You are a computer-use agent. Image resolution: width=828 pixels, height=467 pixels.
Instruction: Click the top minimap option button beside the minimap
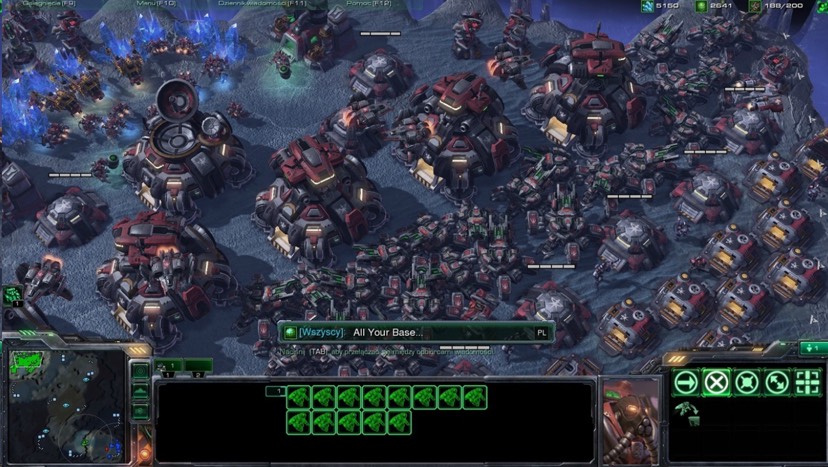[140, 370]
